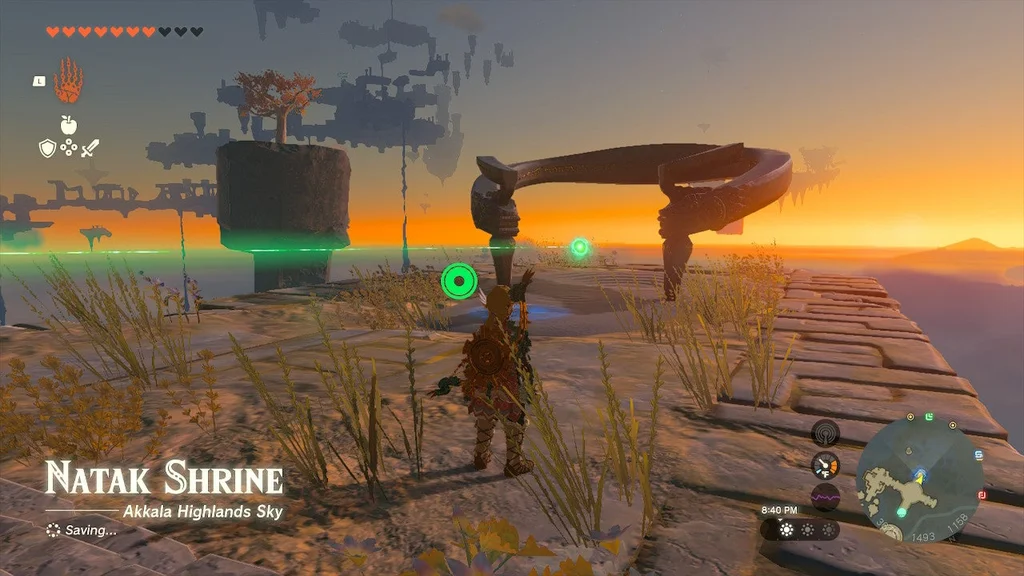The height and width of the screenshot is (576, 1024).
Task: Select the red marker on minimap edge
Action: [983, 494]
